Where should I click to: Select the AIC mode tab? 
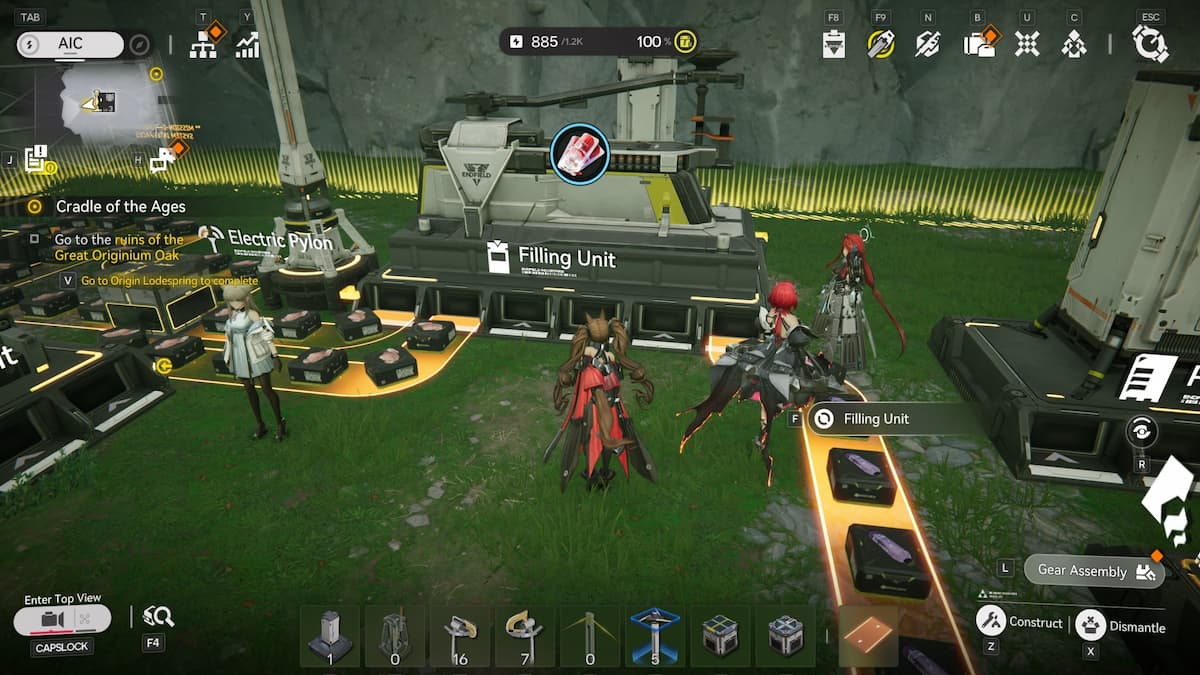point(70,44)
